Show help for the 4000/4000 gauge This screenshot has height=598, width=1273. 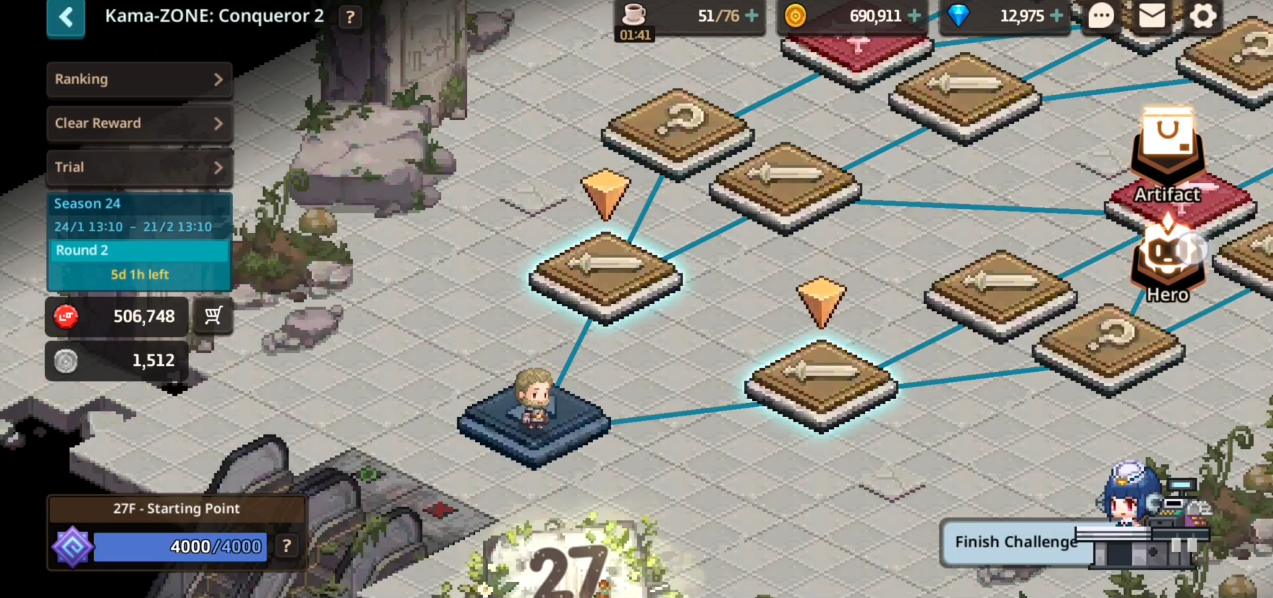tap(286, 546)
